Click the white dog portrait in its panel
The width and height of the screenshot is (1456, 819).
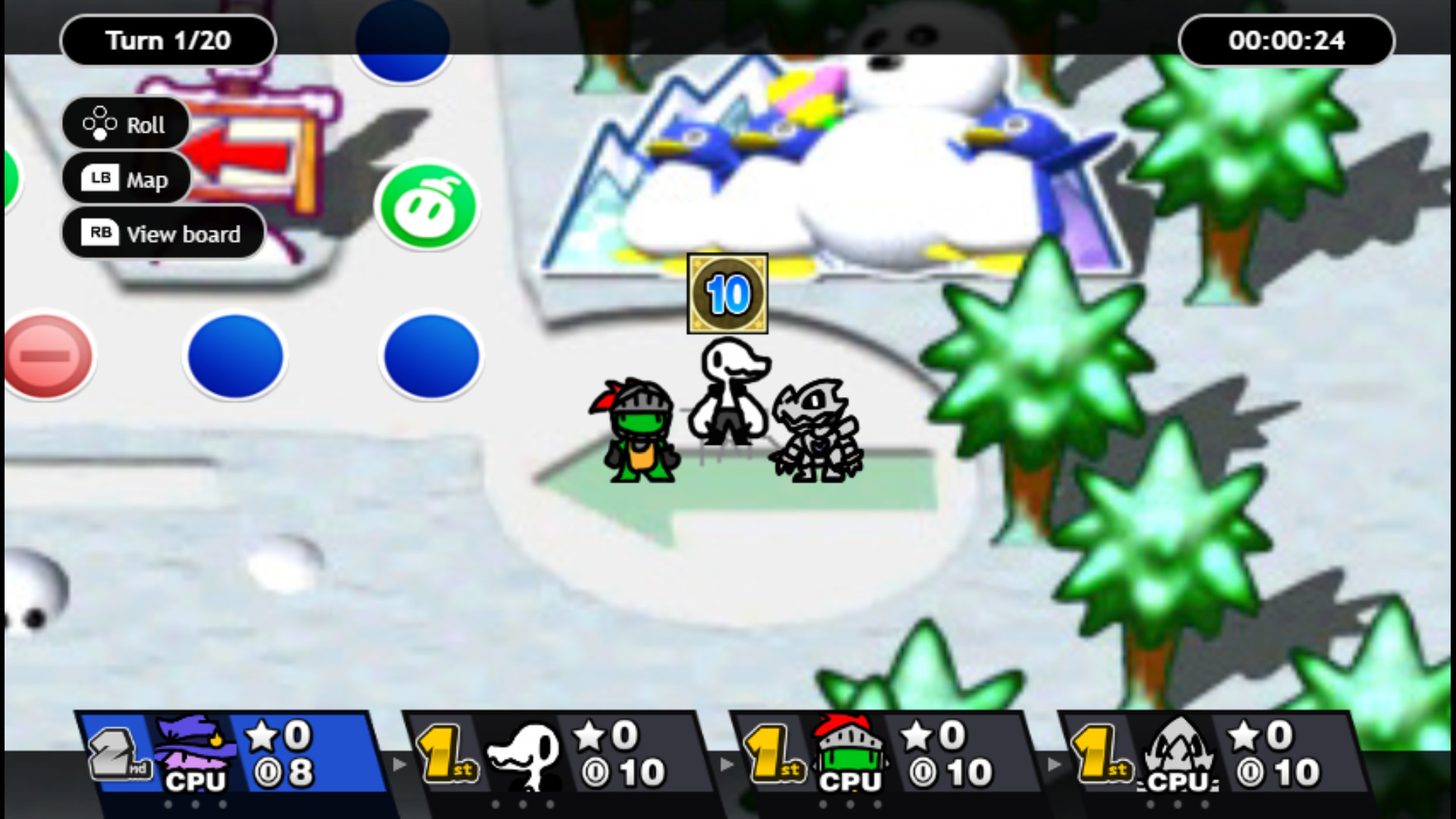(x=524, y=755)
